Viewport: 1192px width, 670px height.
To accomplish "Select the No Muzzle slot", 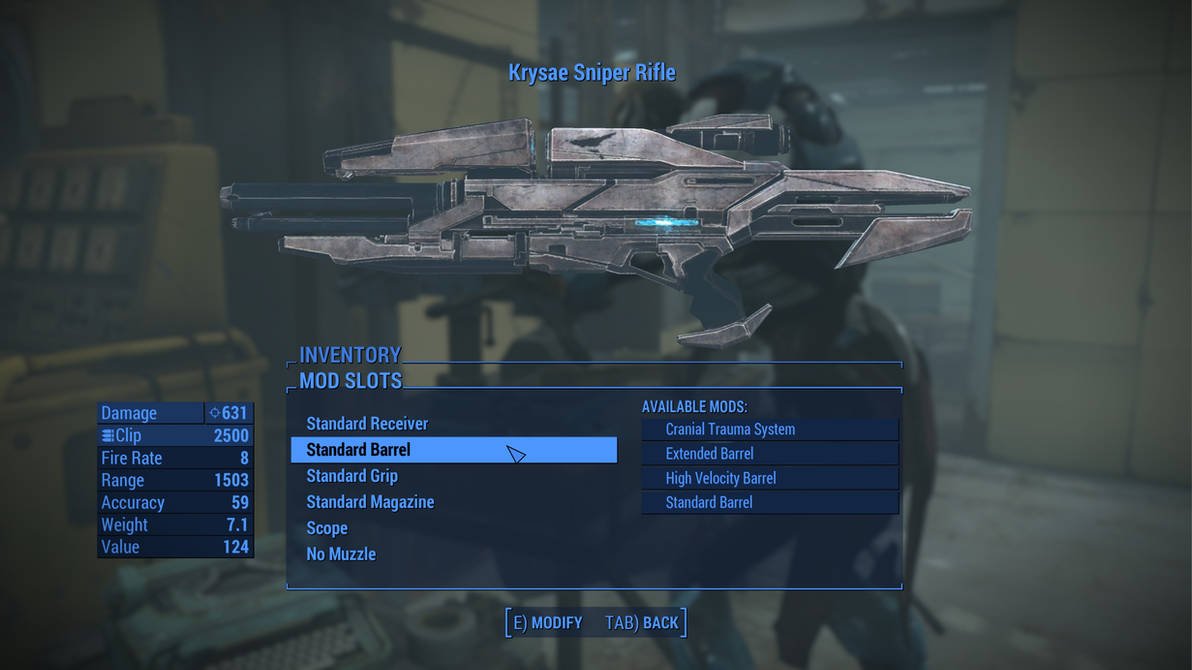I will point(341,554).
